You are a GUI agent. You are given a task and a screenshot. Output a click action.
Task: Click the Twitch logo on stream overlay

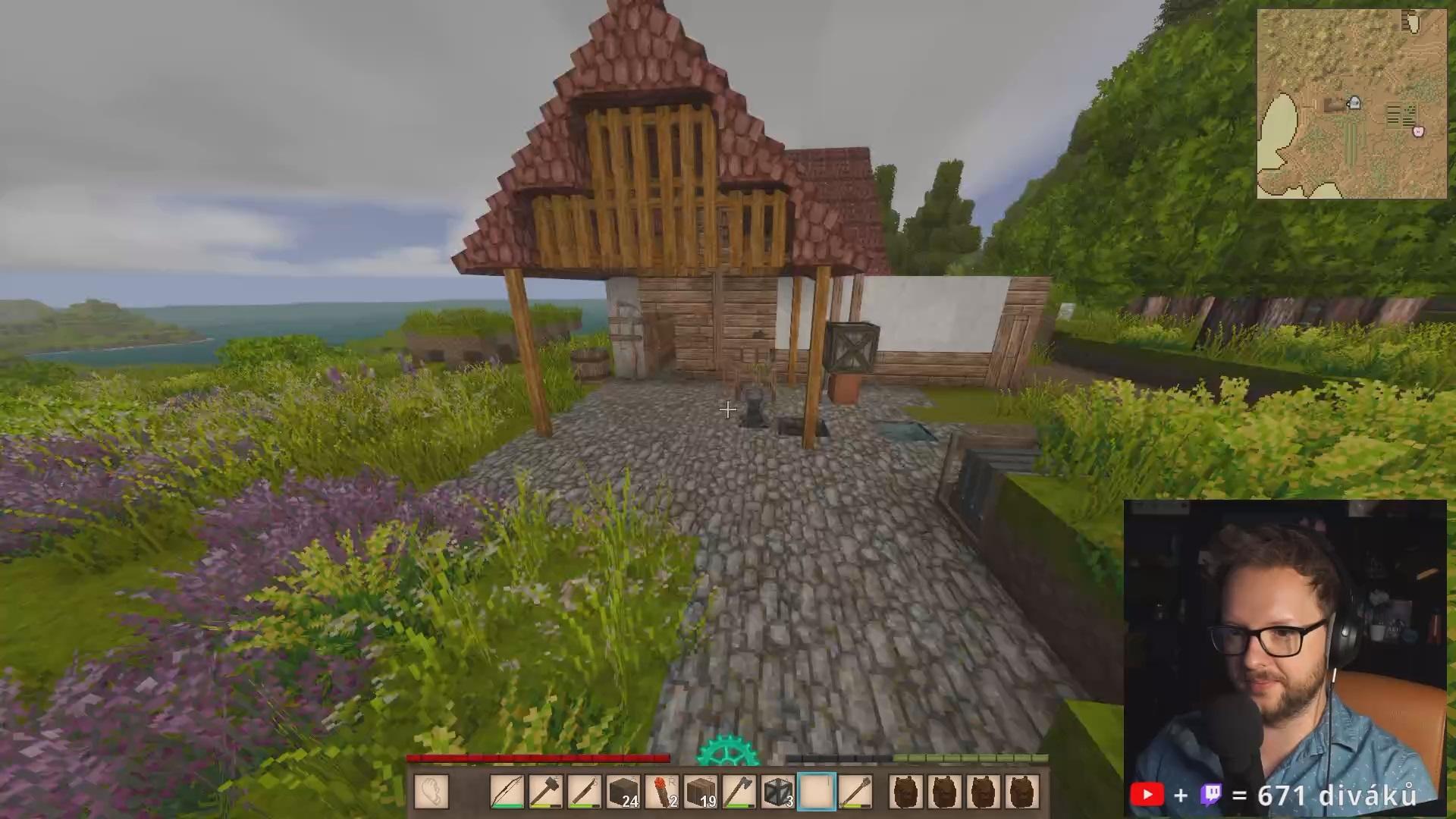(1211, 795)
